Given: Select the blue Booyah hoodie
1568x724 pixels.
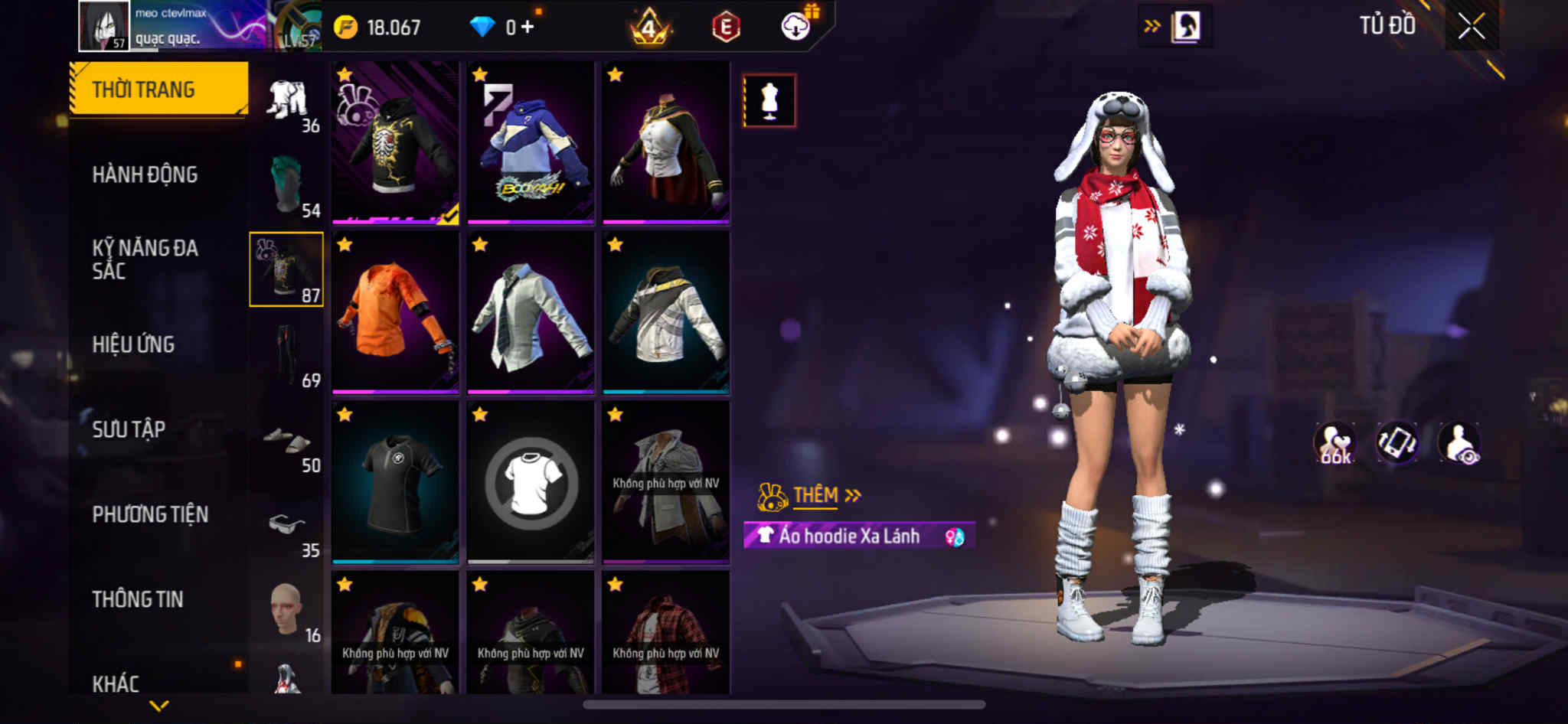Looking at the screenshot, I should click(x=531, y=143).
